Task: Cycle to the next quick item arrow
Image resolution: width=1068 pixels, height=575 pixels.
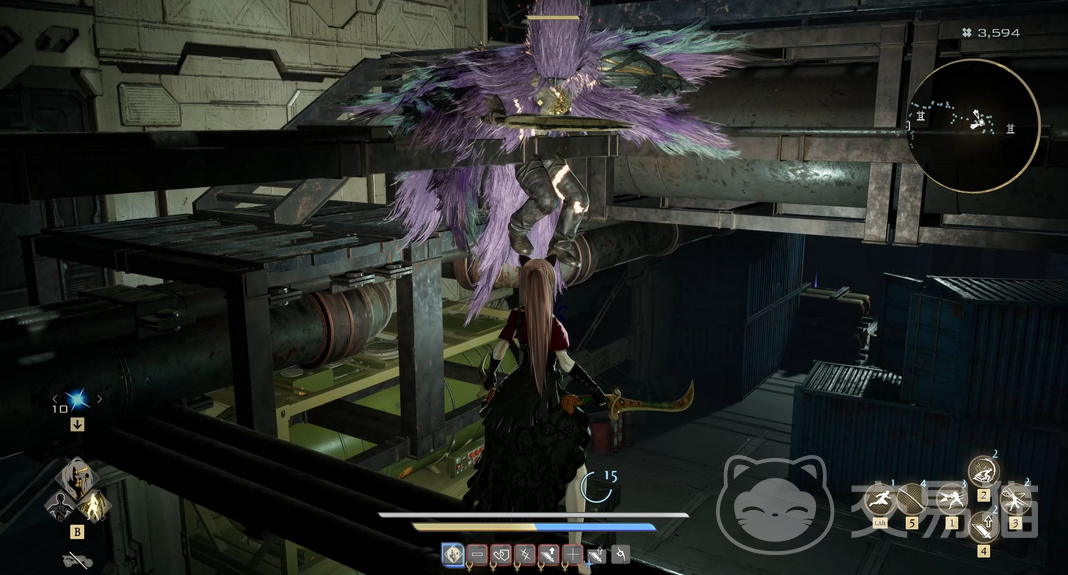Action: point(99,400)
